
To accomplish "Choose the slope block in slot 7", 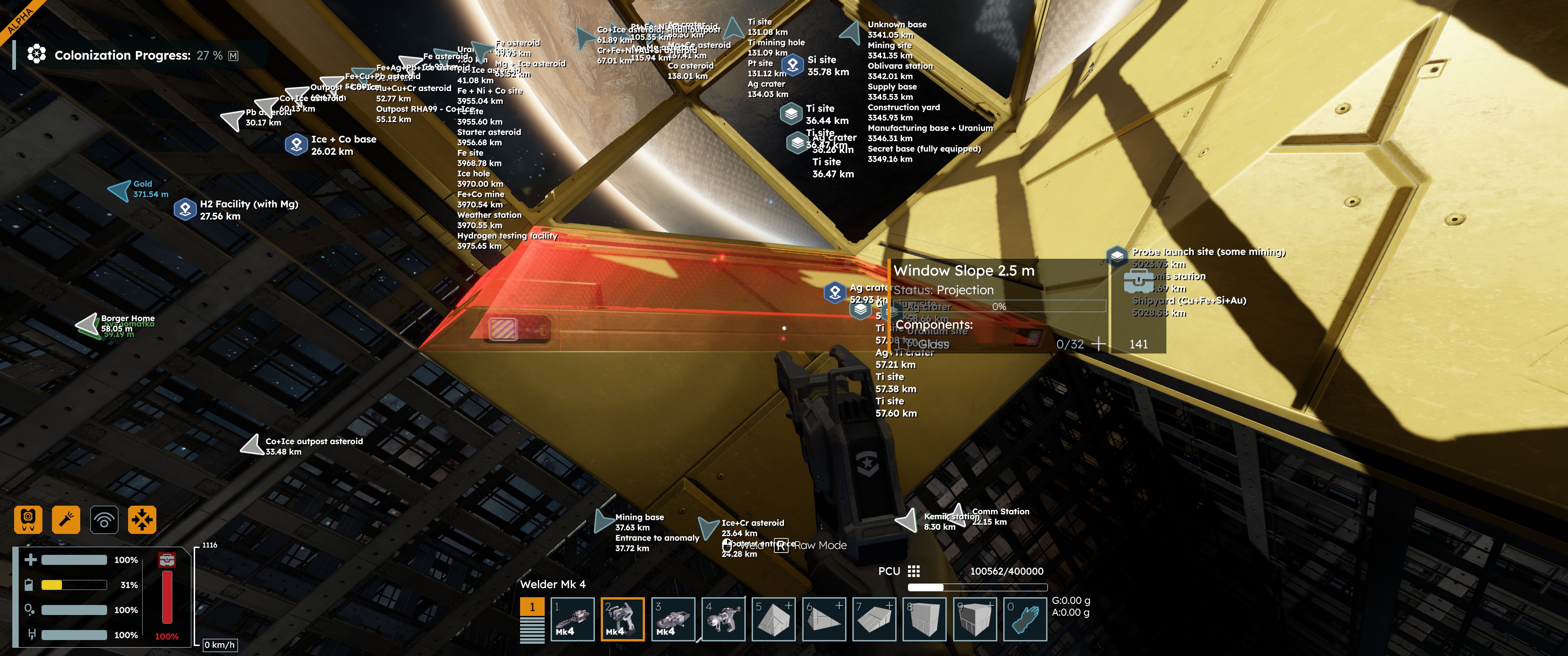I will click(874, 619).
